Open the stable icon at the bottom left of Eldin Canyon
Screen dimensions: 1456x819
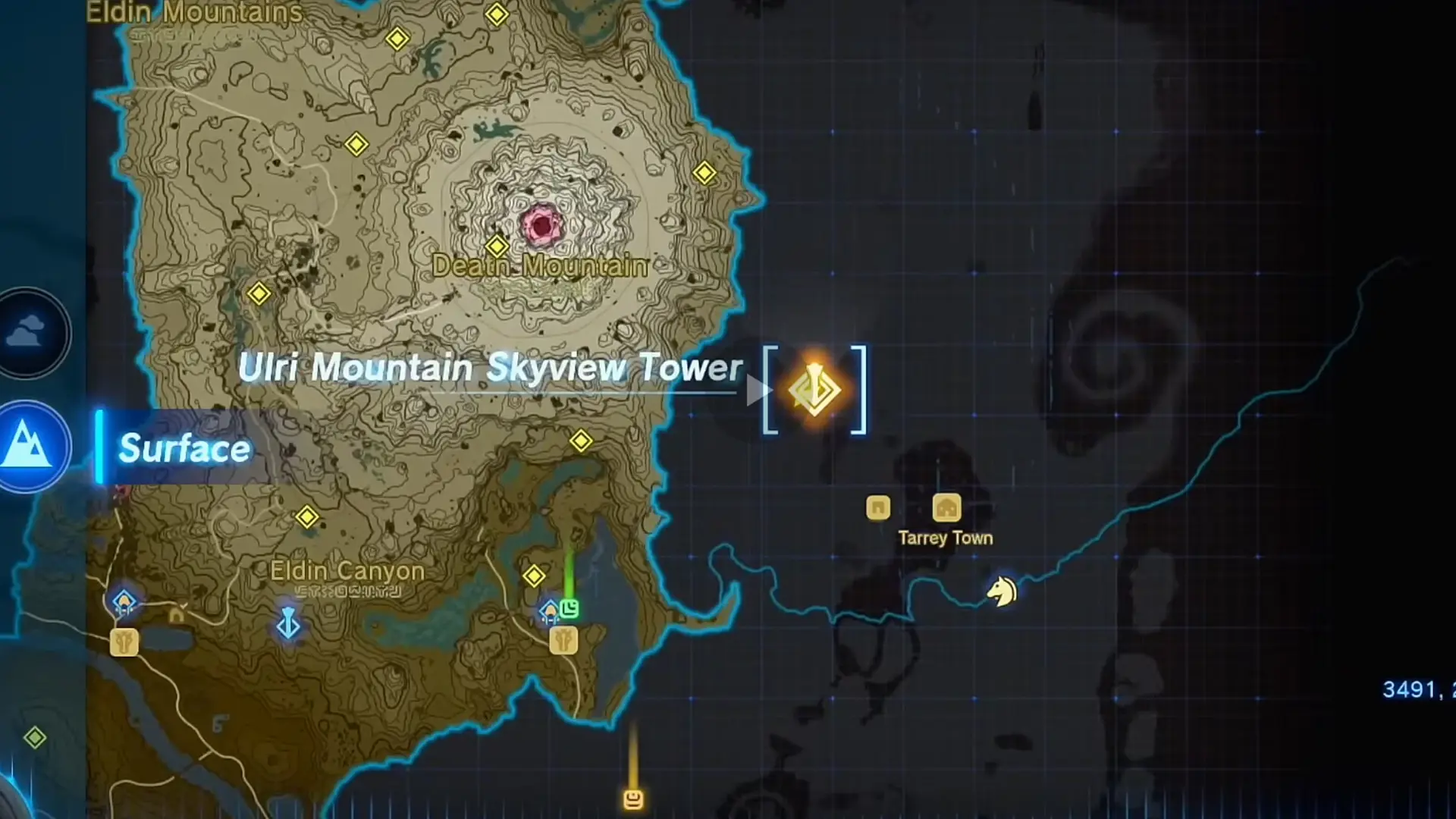click(x=125, y=641)
